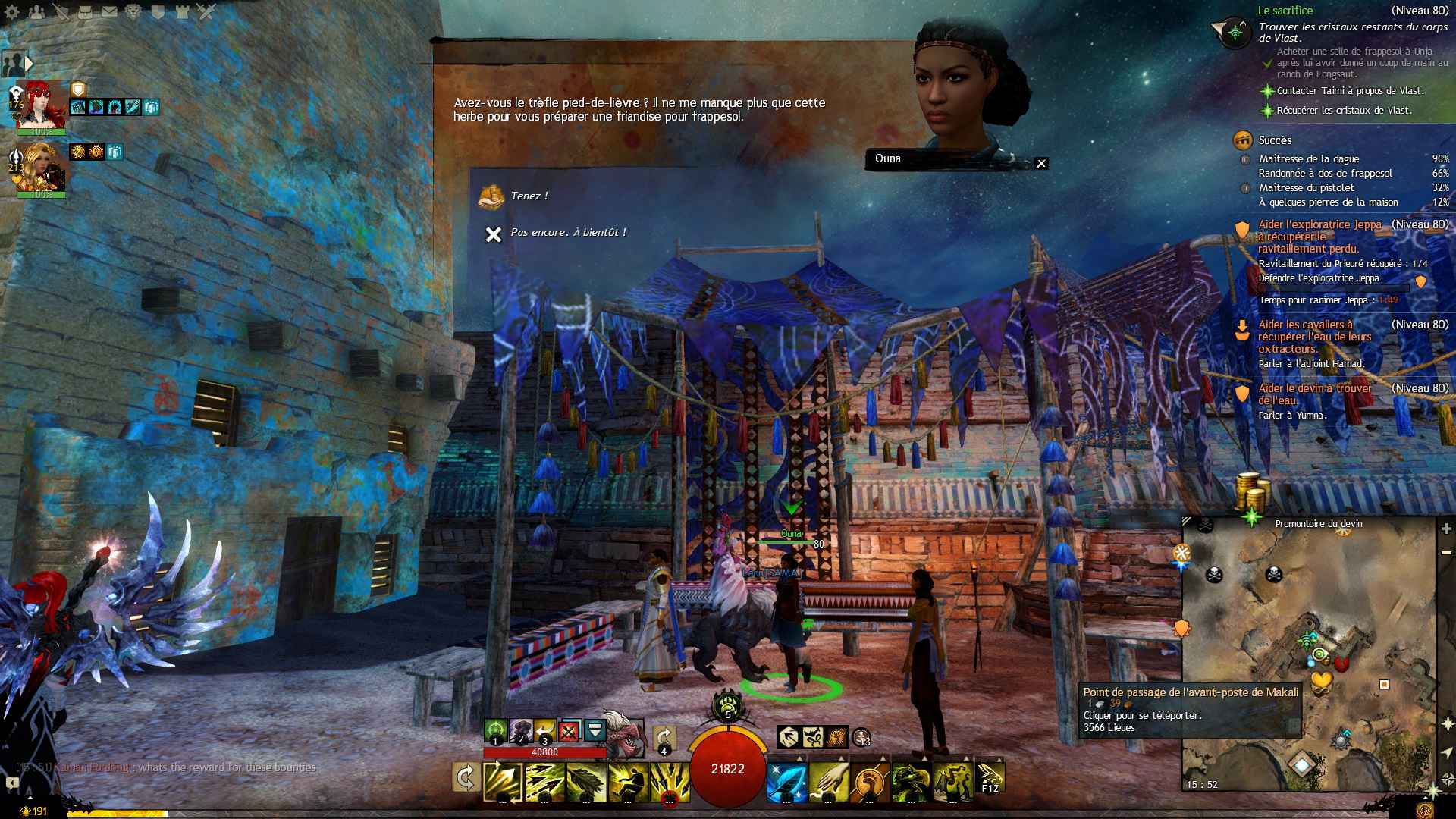Activate the pet attack target command
The height and width of the screenshot is (819, 1456).
(495, 731)
